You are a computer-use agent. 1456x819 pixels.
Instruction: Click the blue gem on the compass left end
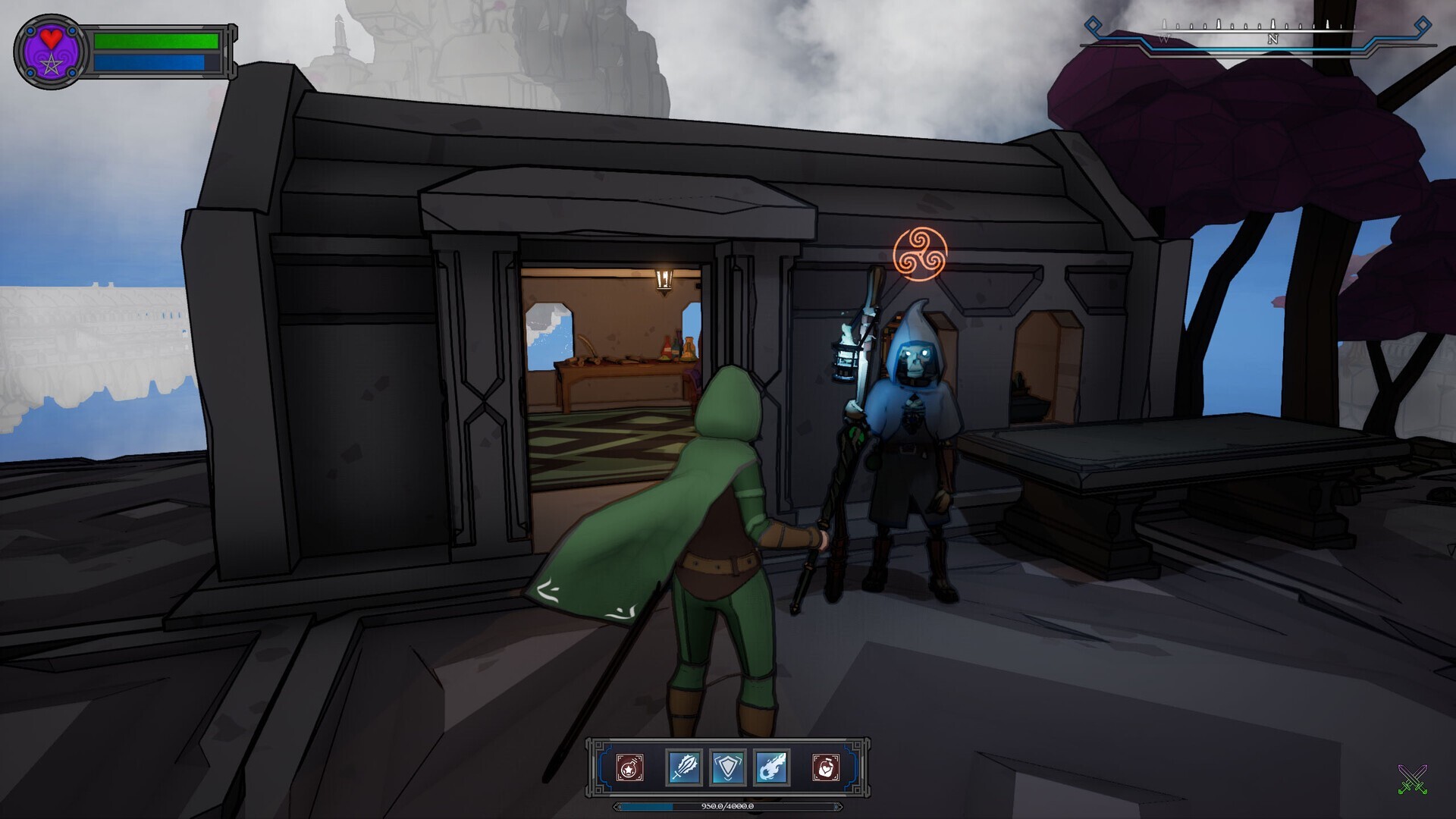click(x=1092, y=25)
